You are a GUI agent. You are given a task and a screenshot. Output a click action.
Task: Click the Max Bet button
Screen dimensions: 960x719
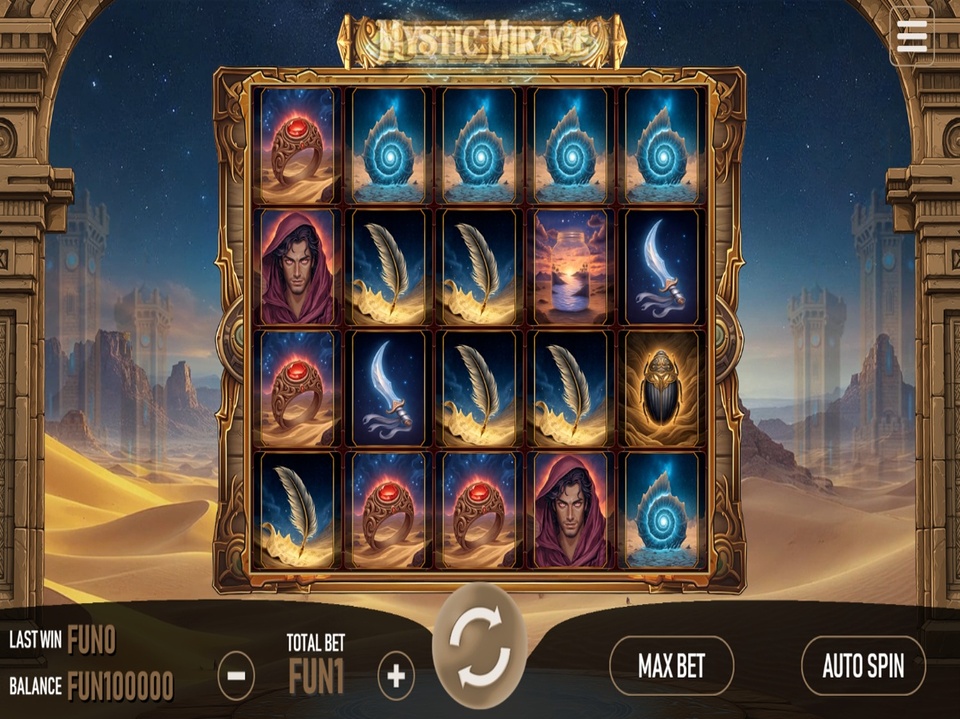pyautogui.click(x=671, y=666)
